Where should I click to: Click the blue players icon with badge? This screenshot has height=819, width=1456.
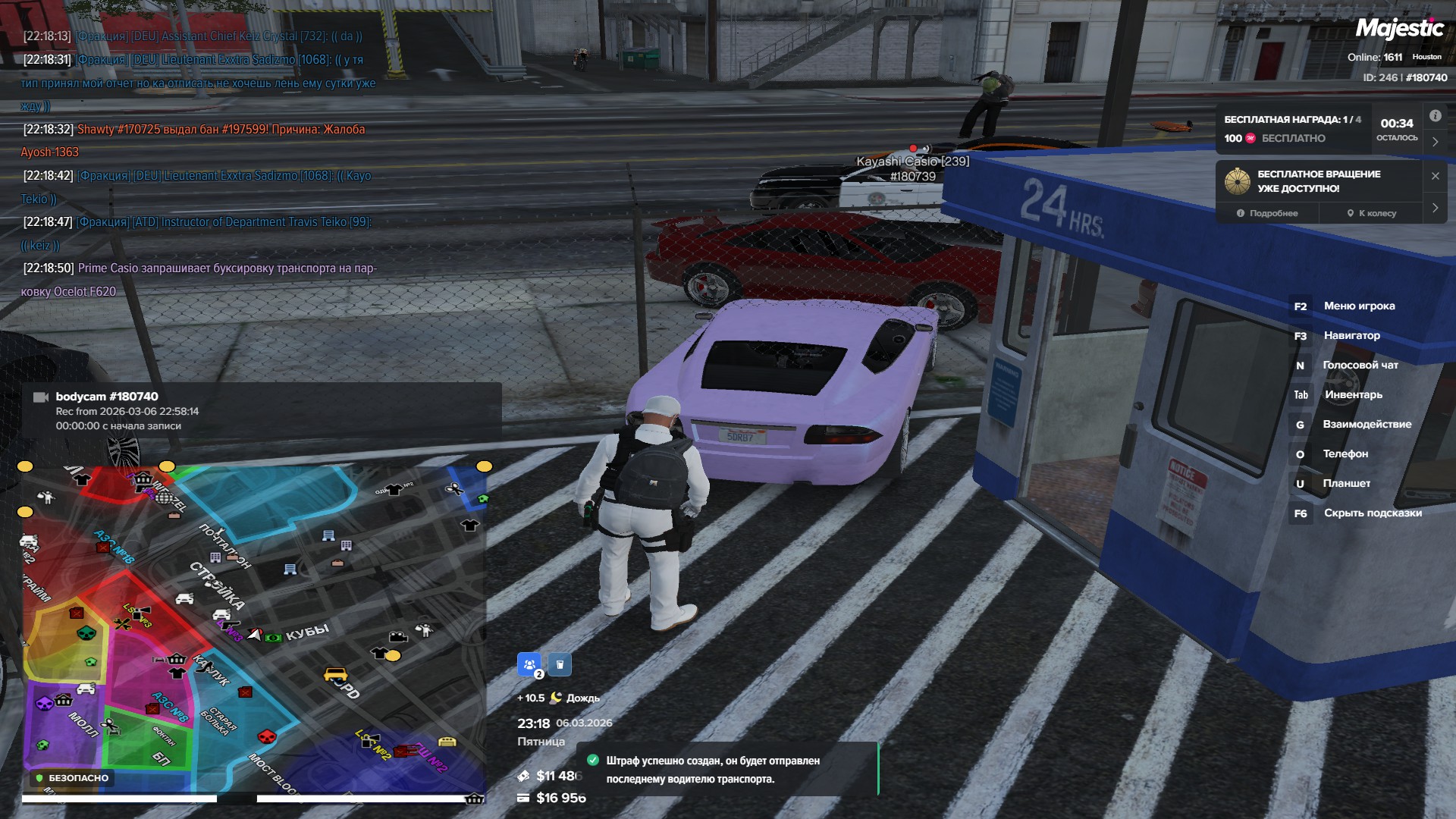[529, 664]
